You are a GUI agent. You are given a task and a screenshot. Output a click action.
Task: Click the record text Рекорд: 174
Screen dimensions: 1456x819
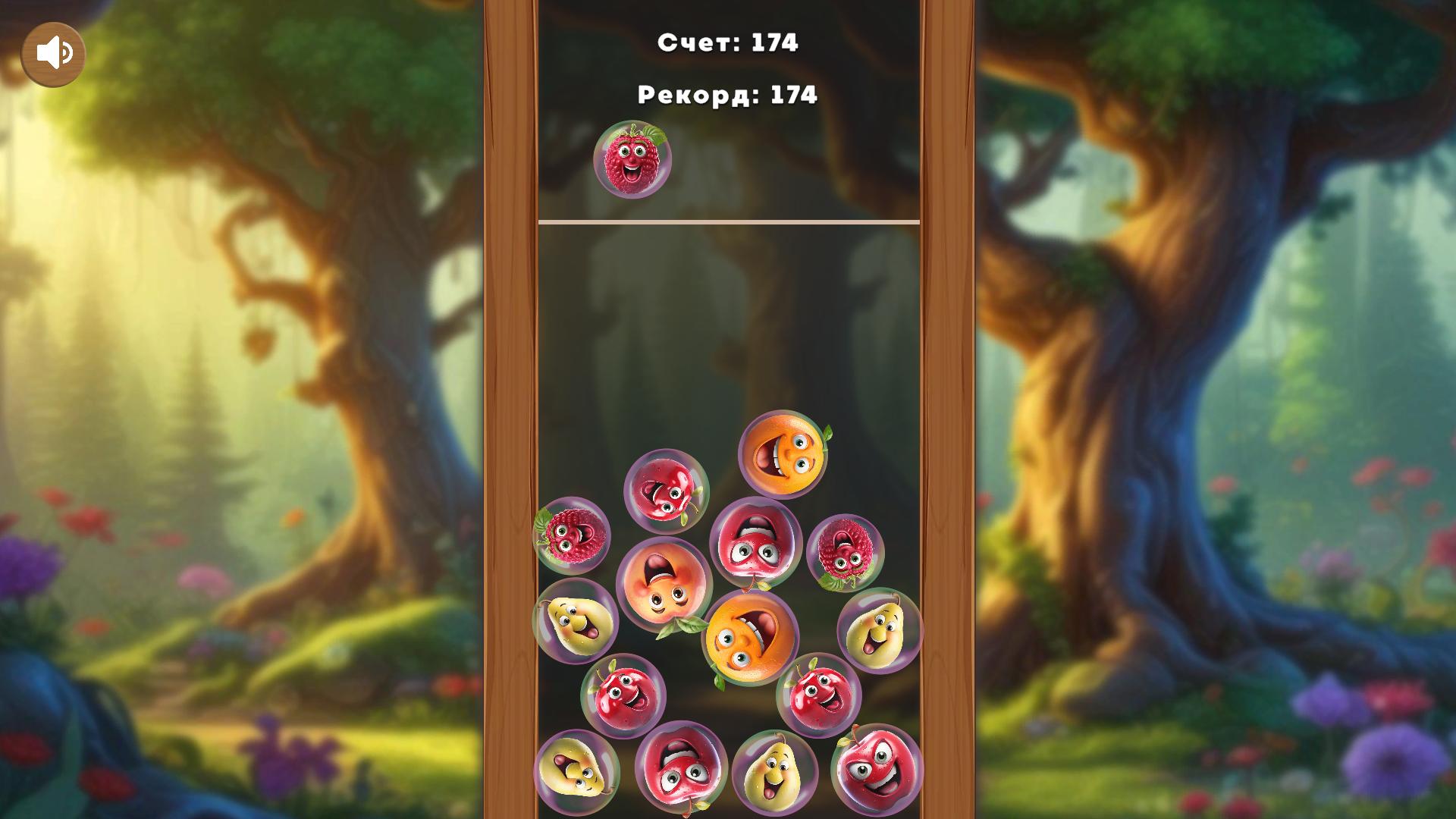point(728,96)
